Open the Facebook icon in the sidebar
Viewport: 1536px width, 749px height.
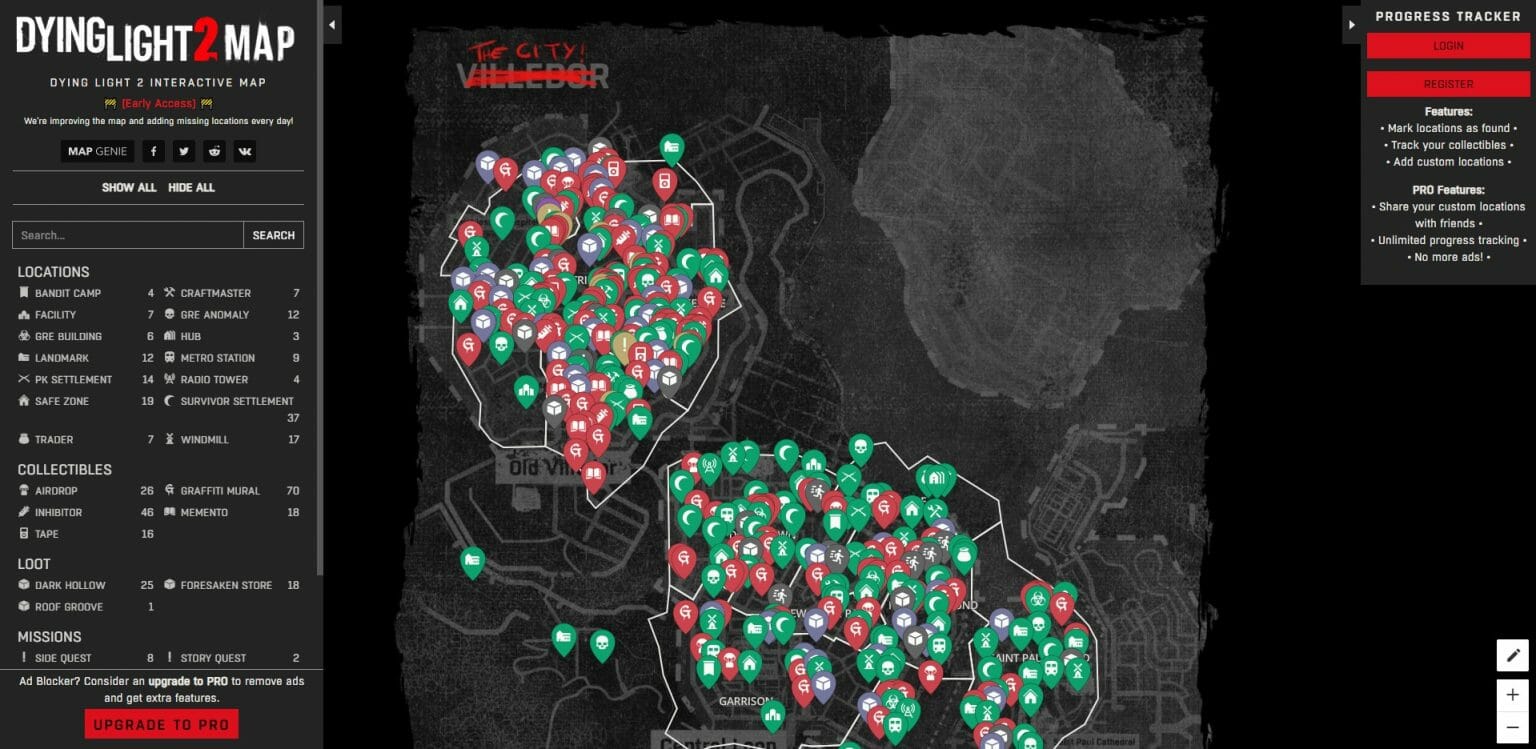(153, 150)
